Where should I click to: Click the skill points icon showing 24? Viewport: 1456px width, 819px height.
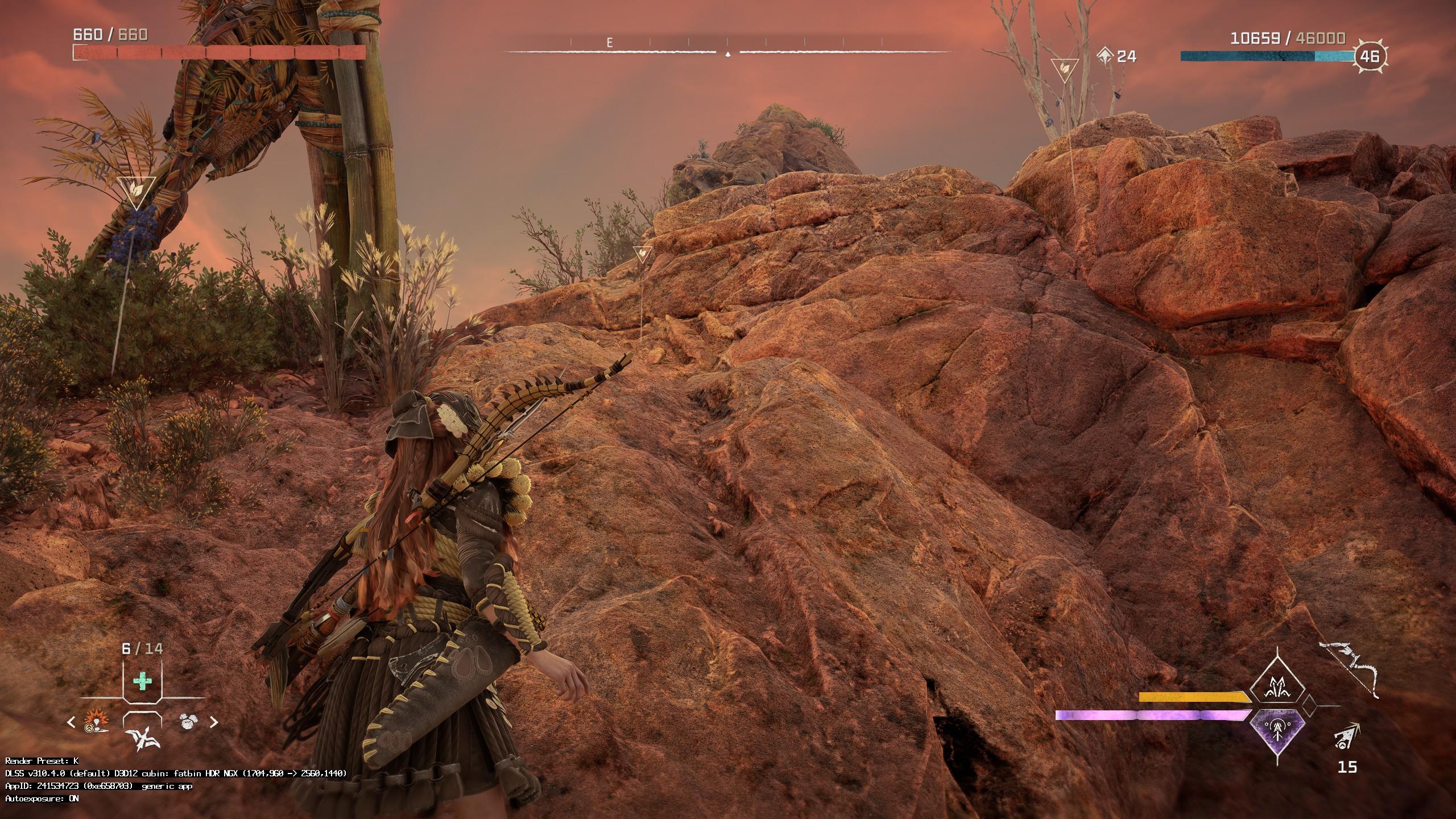(x=1106, y=56)
